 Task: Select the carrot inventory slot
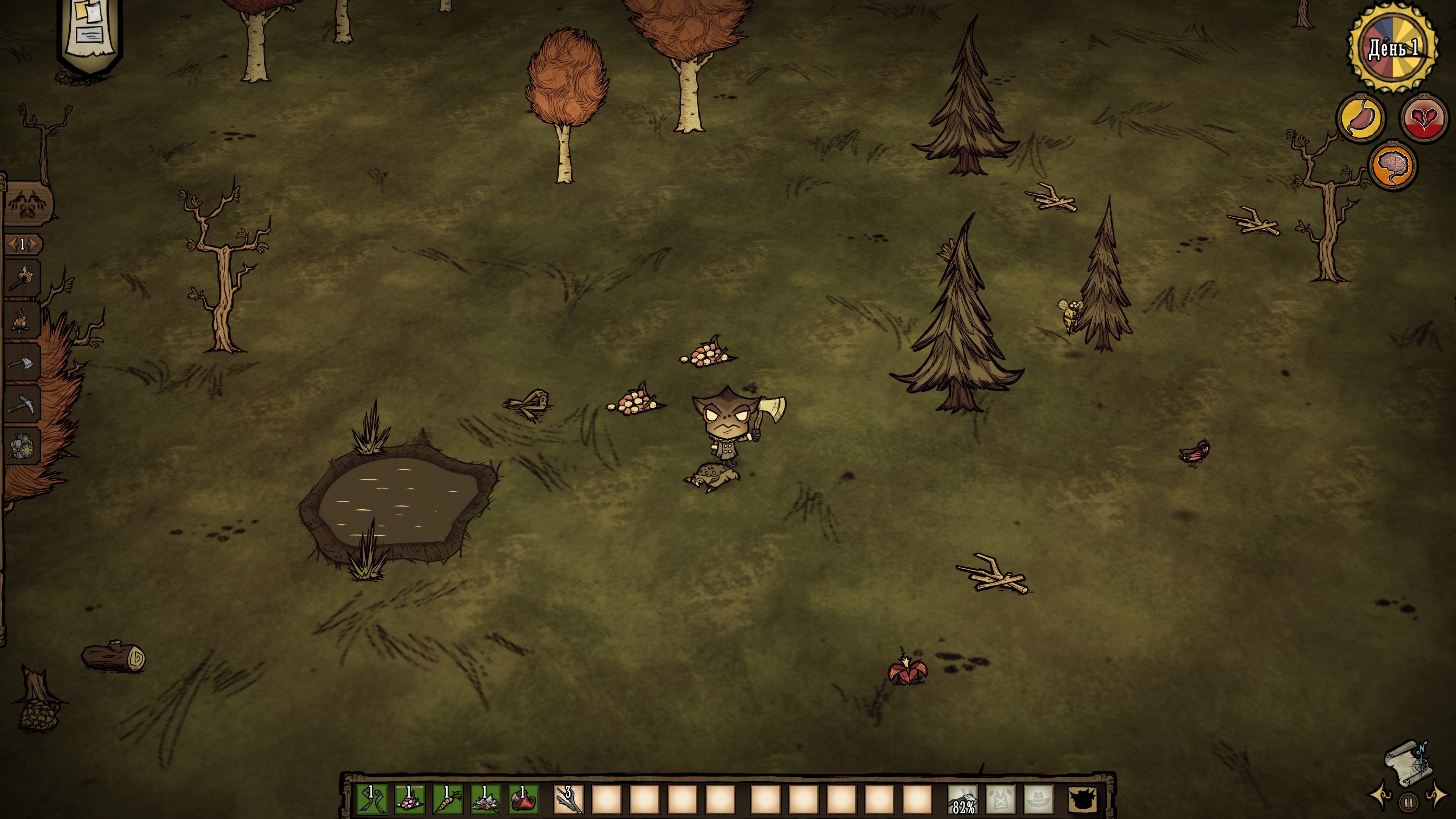tap(447, 799)
